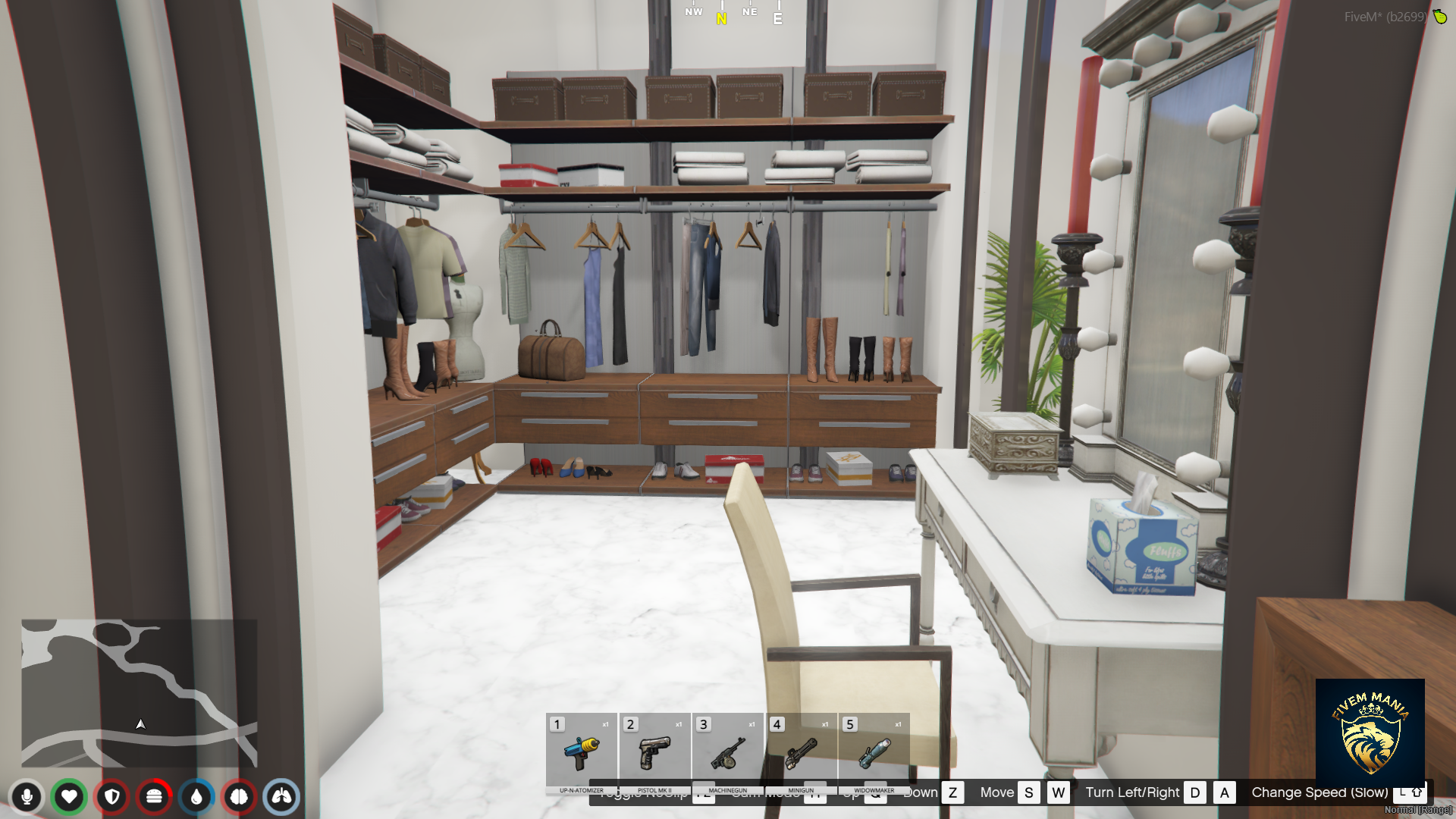Select the Minigun icon in slot 4
The width and height of the screenshot is (1456, 819).
(802, 755)
